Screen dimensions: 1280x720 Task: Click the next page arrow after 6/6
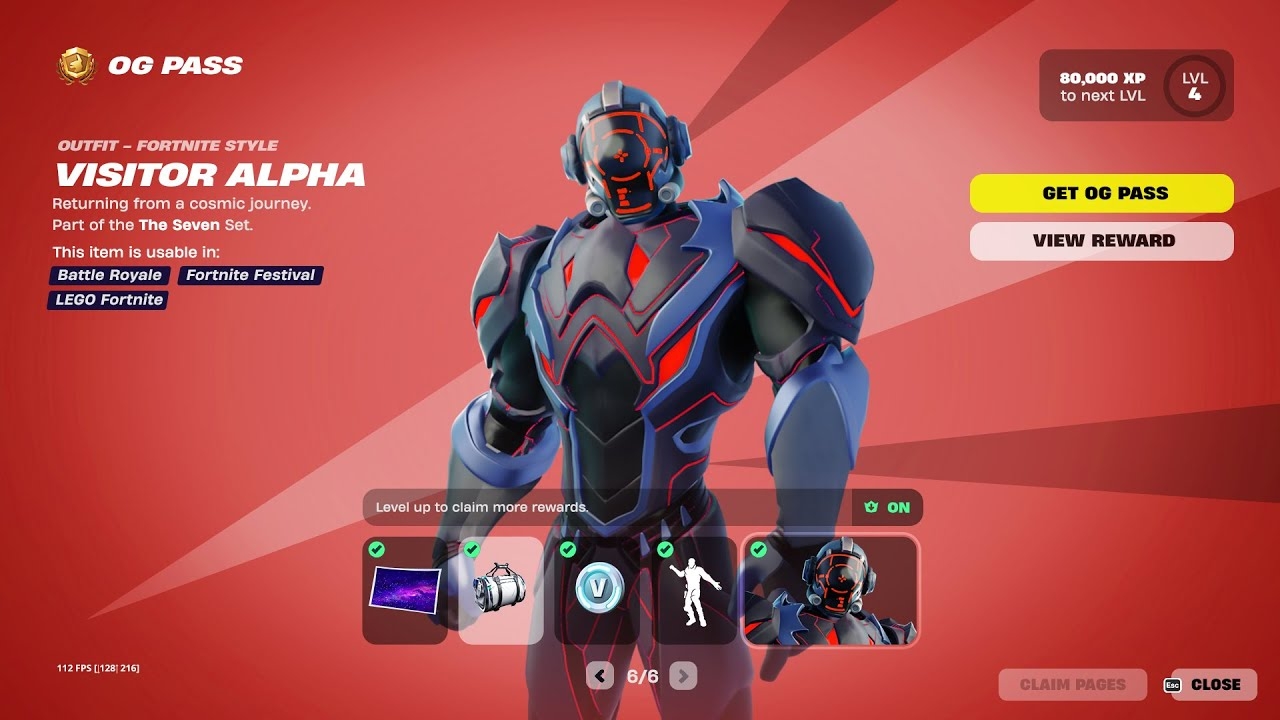(681, 676)
